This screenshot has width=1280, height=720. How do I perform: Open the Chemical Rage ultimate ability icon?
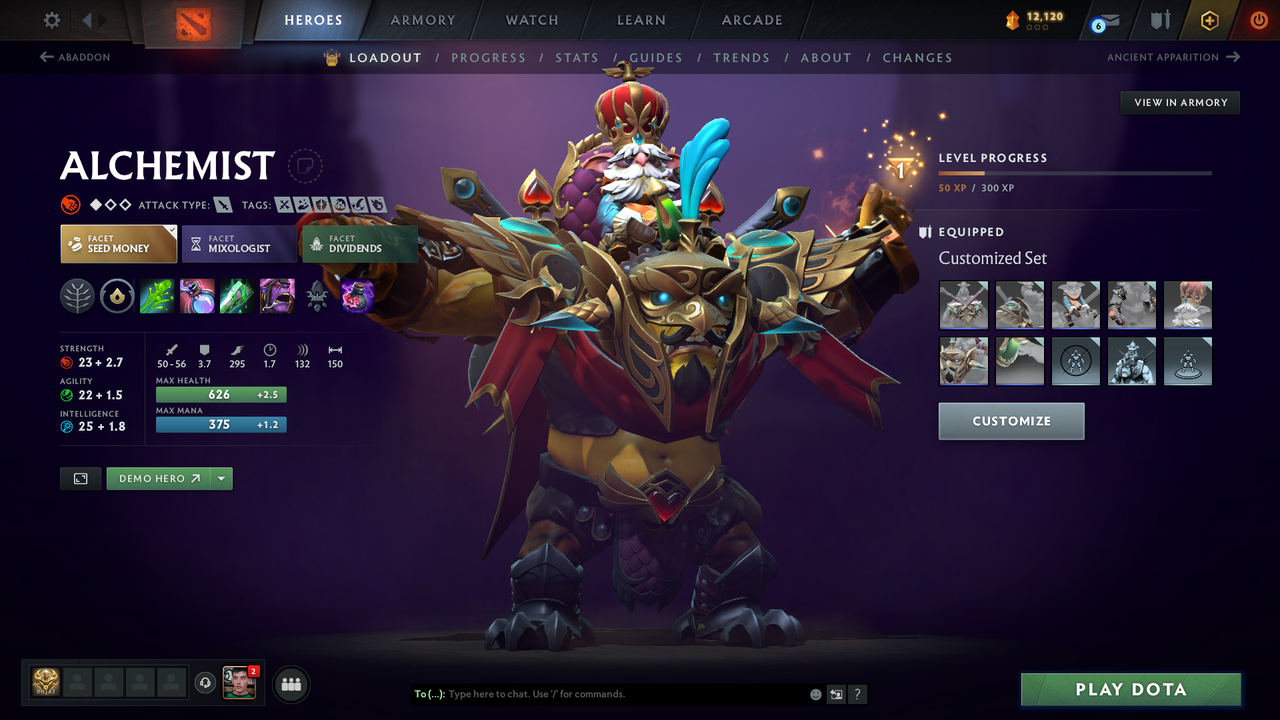pos(277,295)
